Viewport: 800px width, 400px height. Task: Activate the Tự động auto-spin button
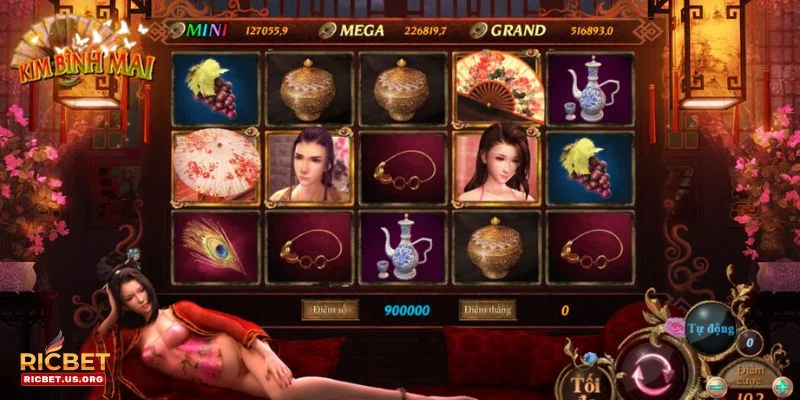pos(712,327)
